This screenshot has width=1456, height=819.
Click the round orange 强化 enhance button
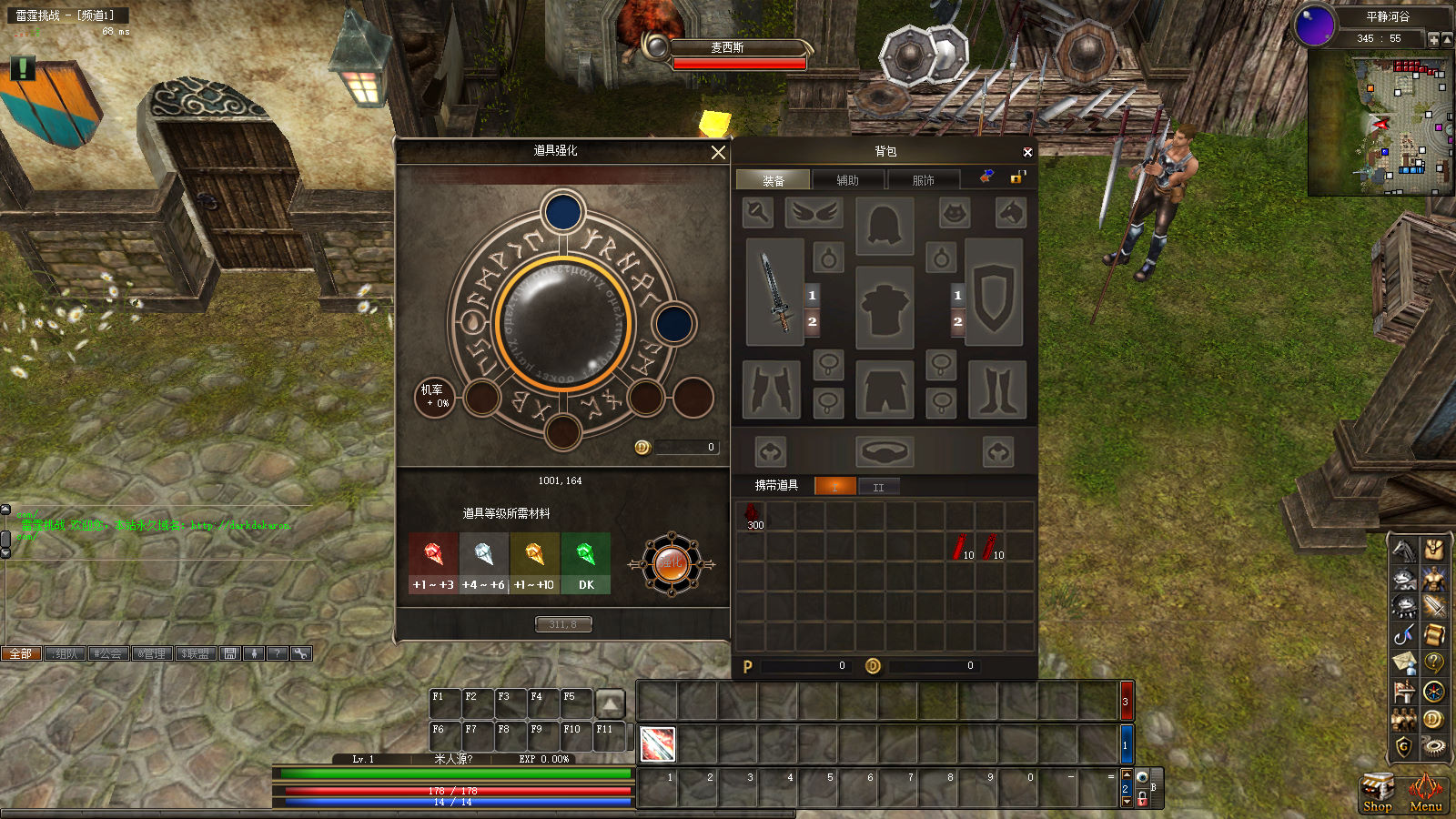pos(672,564)
